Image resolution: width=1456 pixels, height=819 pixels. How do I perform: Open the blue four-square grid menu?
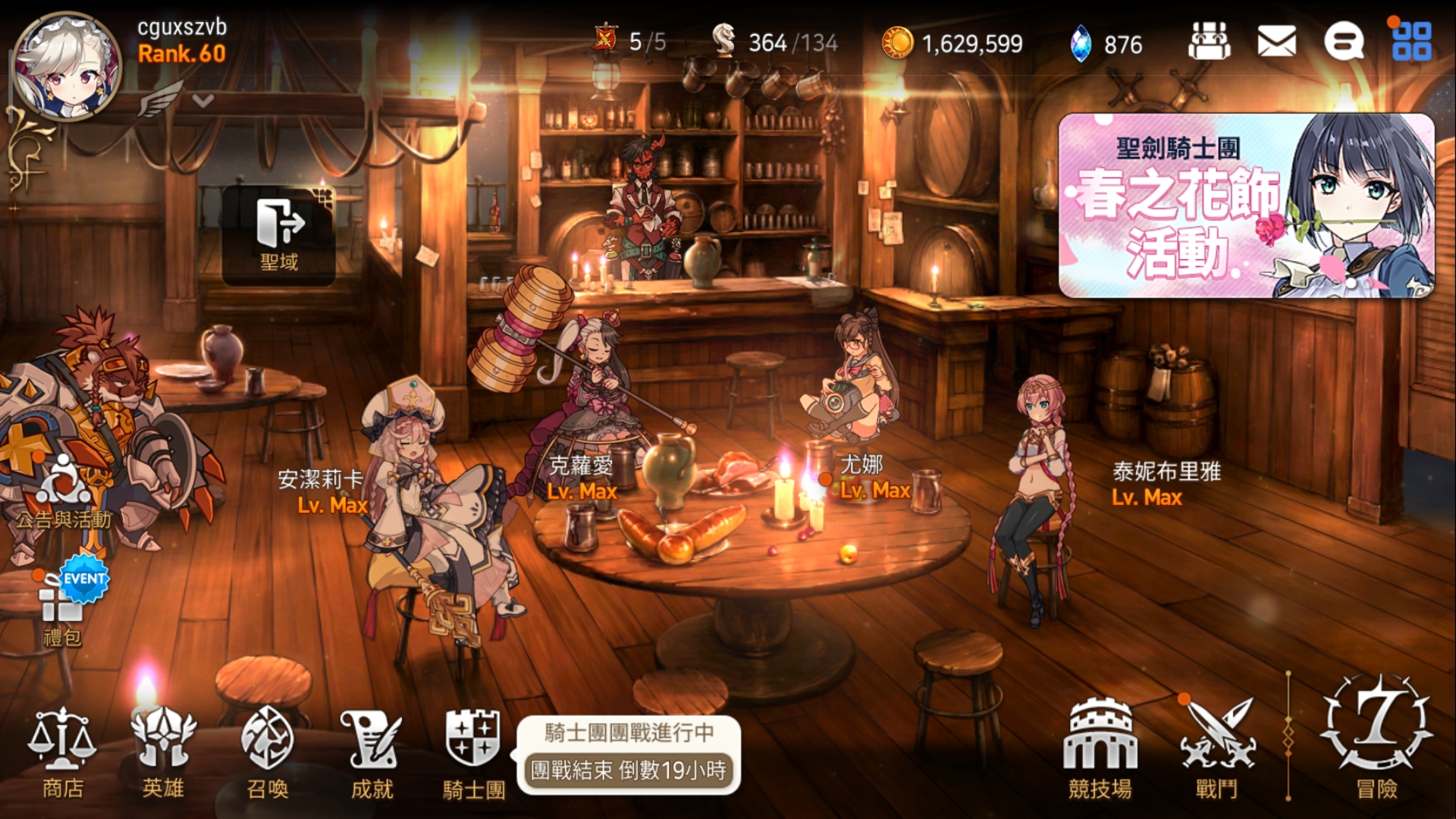(1411, 41)
